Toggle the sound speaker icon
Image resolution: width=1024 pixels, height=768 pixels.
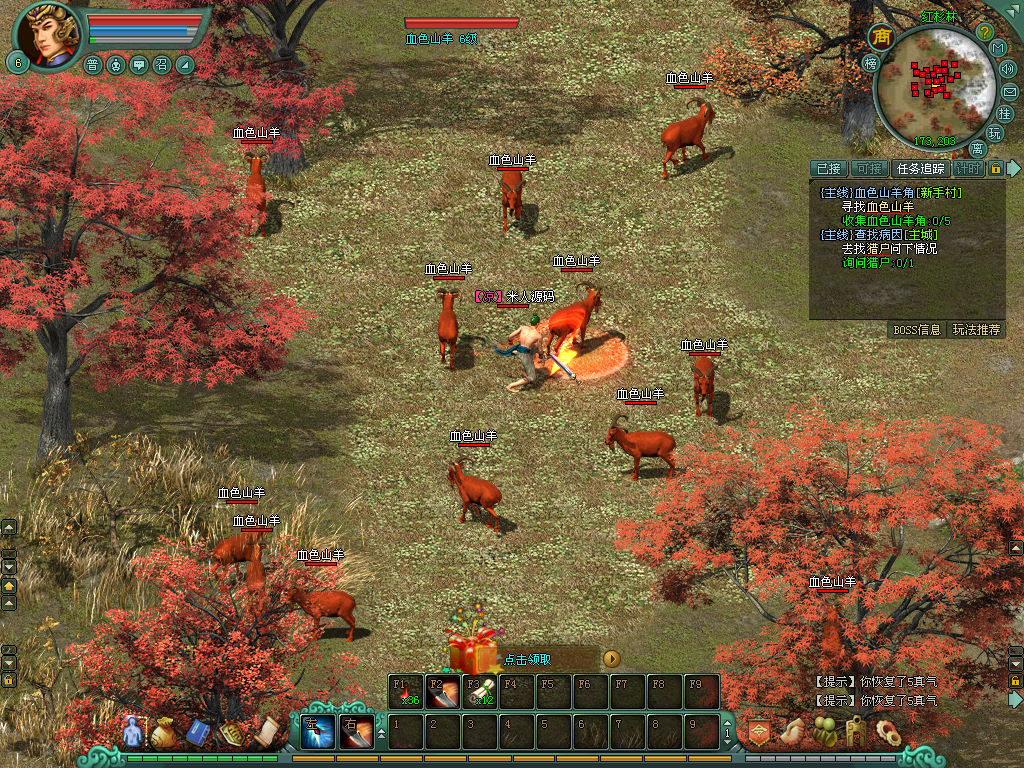pyautogui.click(x=1006, y=69)
